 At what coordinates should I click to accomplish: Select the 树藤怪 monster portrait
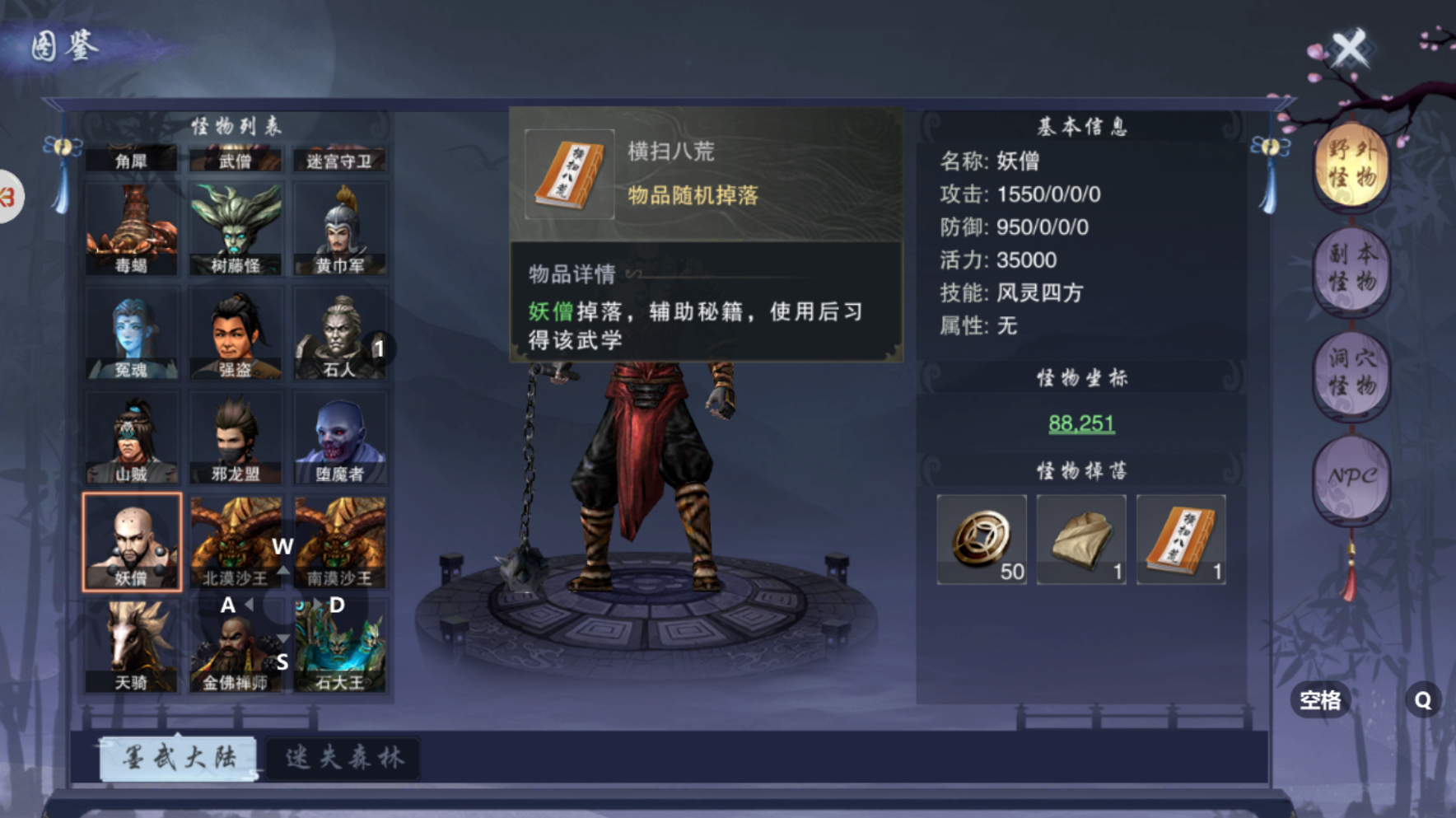tap(236, 227)
